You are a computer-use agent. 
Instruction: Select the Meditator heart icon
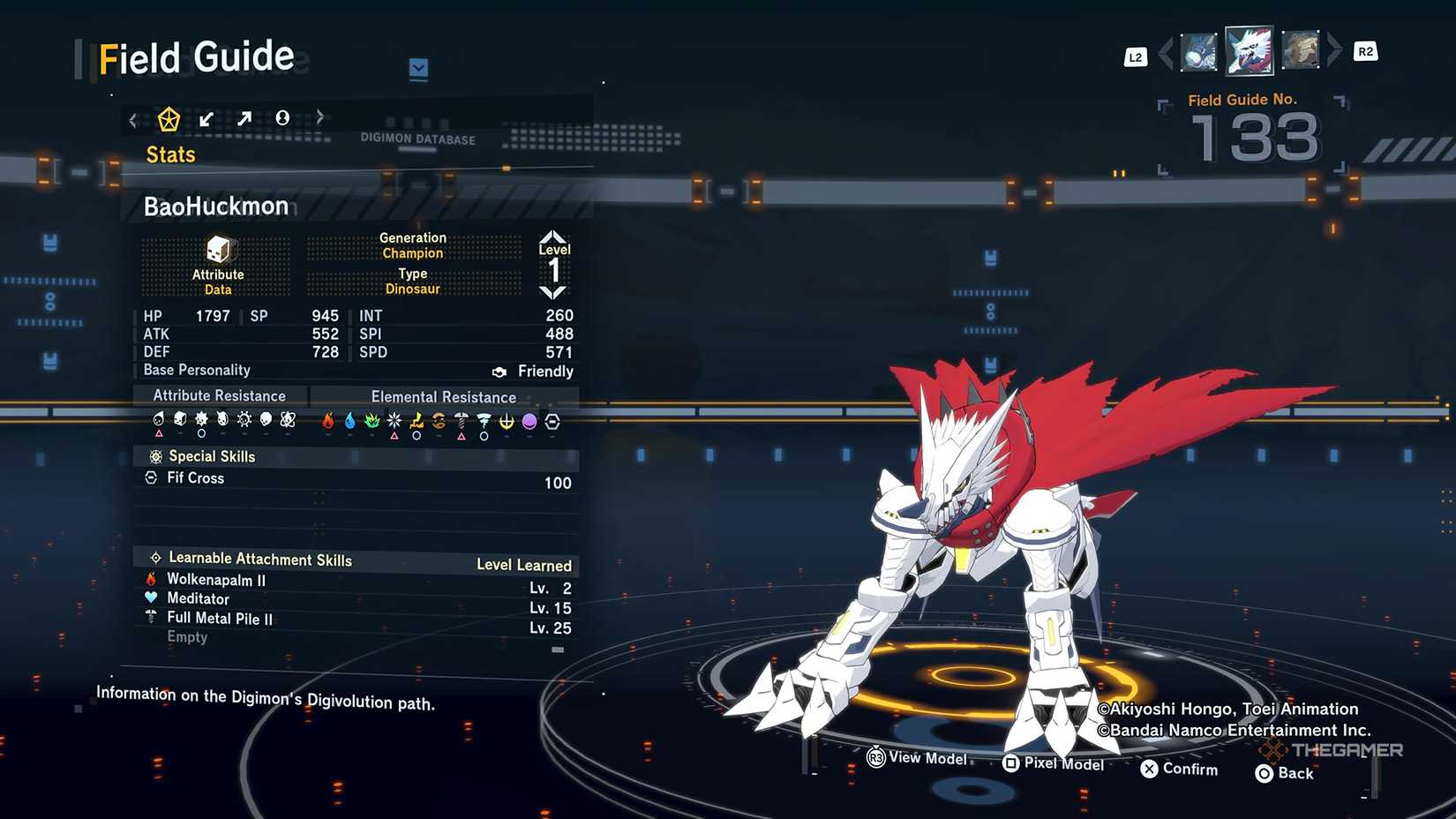pos(152,599)
